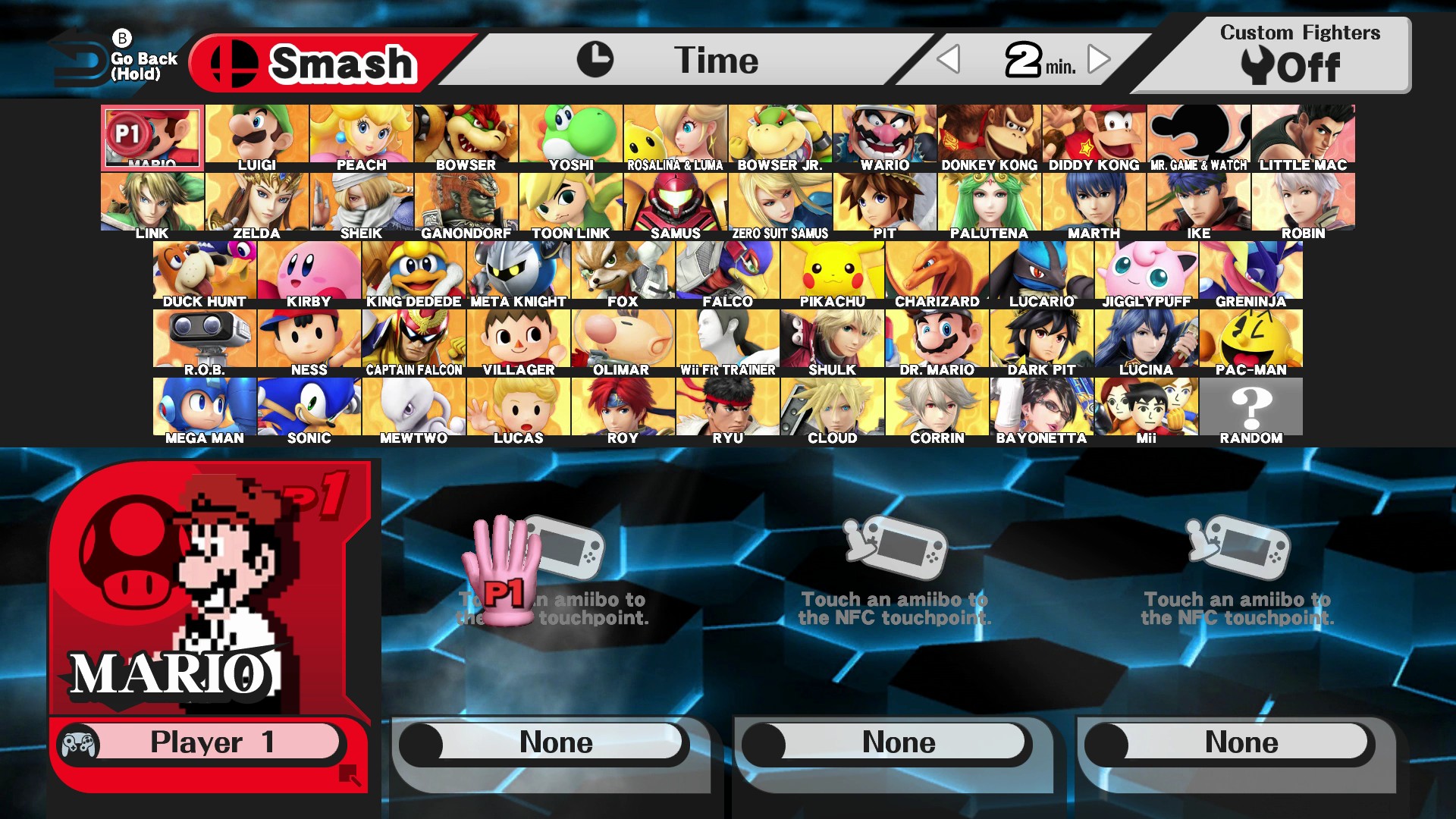Open the Time rule selector

click(717, 61)
